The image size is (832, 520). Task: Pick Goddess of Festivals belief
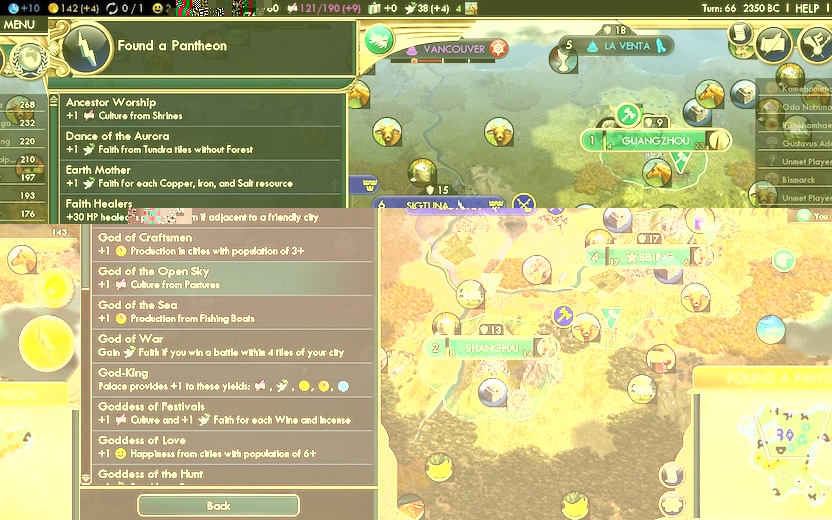click(x=232, y=414)
